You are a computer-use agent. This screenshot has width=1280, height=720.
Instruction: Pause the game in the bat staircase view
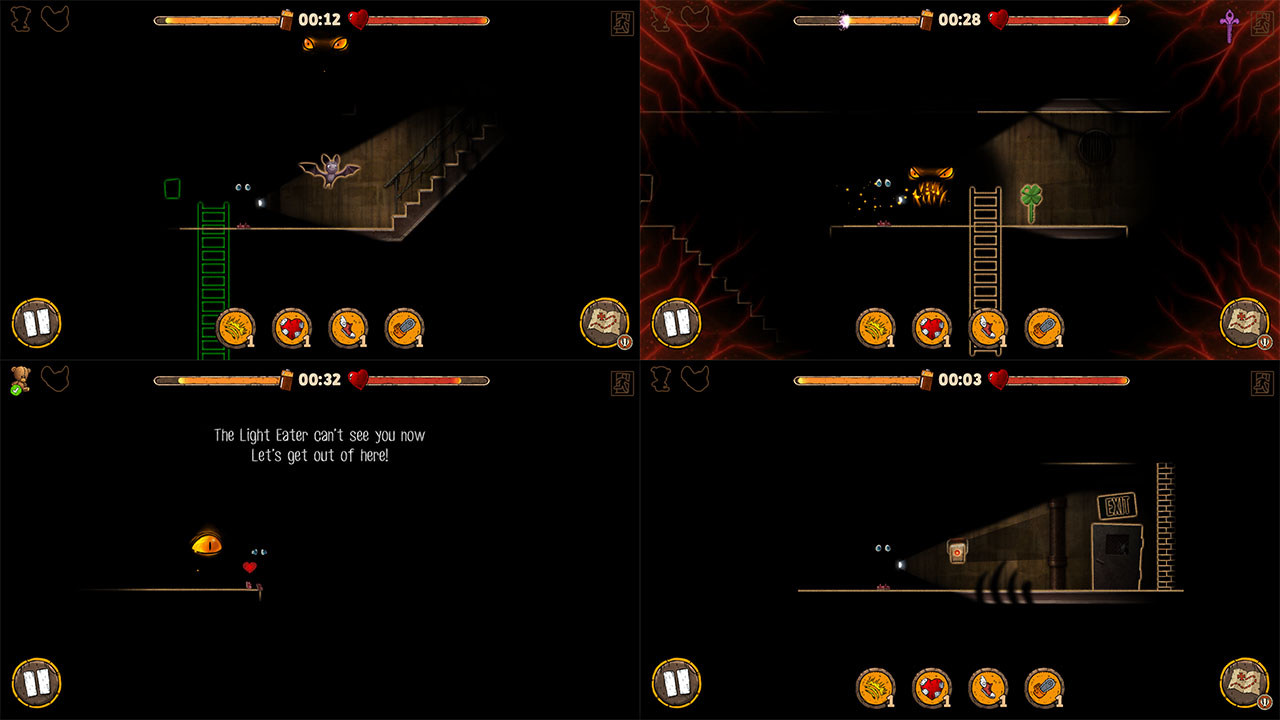[36, 323]
